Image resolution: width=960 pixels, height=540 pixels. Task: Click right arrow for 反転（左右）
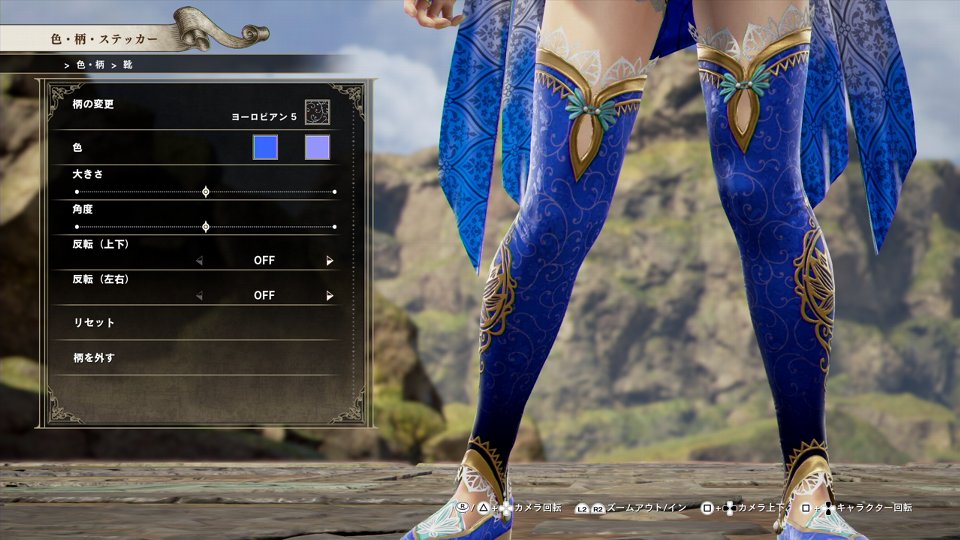click(329, 296)
